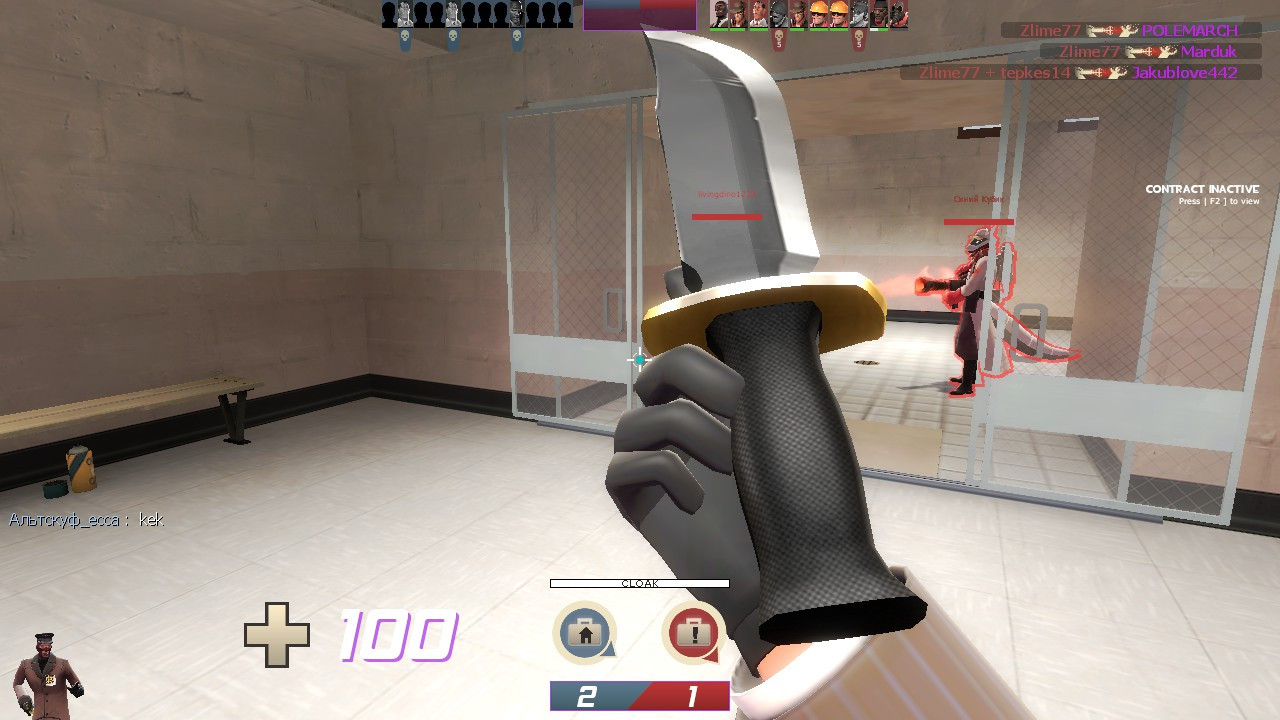Click the red intel briefcase alert icon
This screenshot has width=1280, height=720.
693,631
